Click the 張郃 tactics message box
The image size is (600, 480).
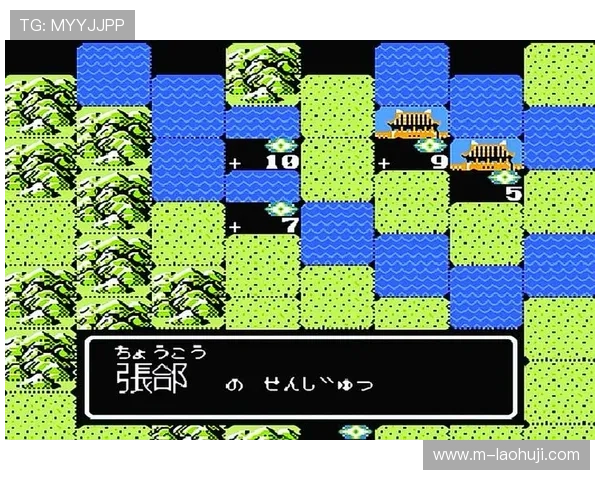click(300, 377)
